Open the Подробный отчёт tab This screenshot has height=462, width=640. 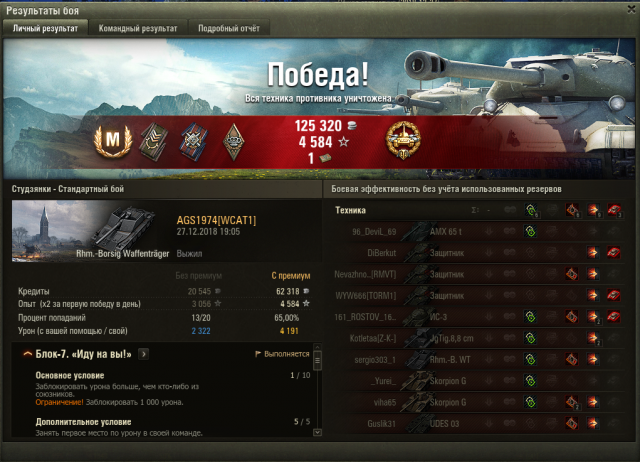pyautogui.click(x=228, y=29)
